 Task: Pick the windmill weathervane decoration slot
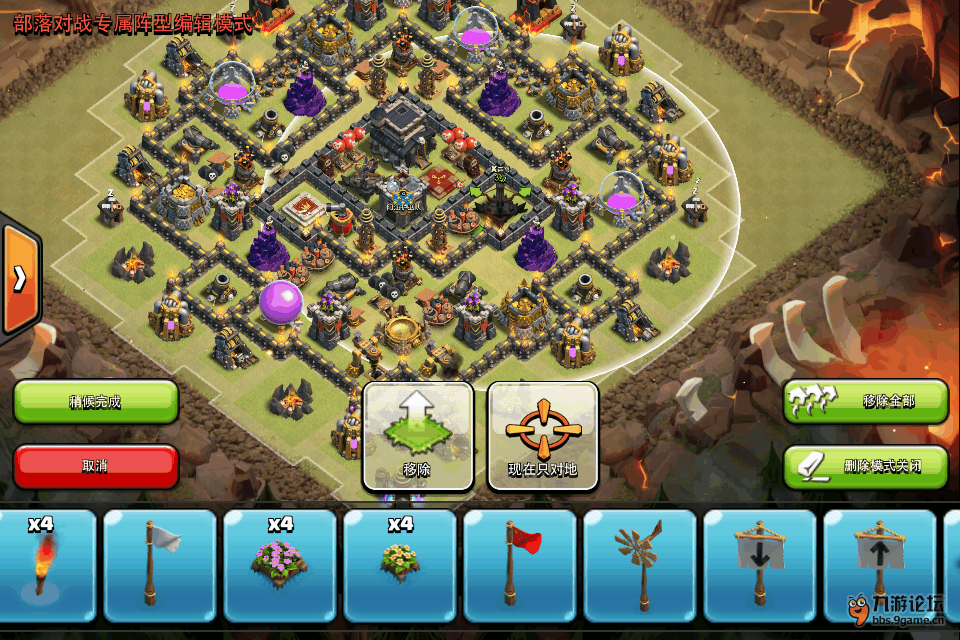pos(640,565)
